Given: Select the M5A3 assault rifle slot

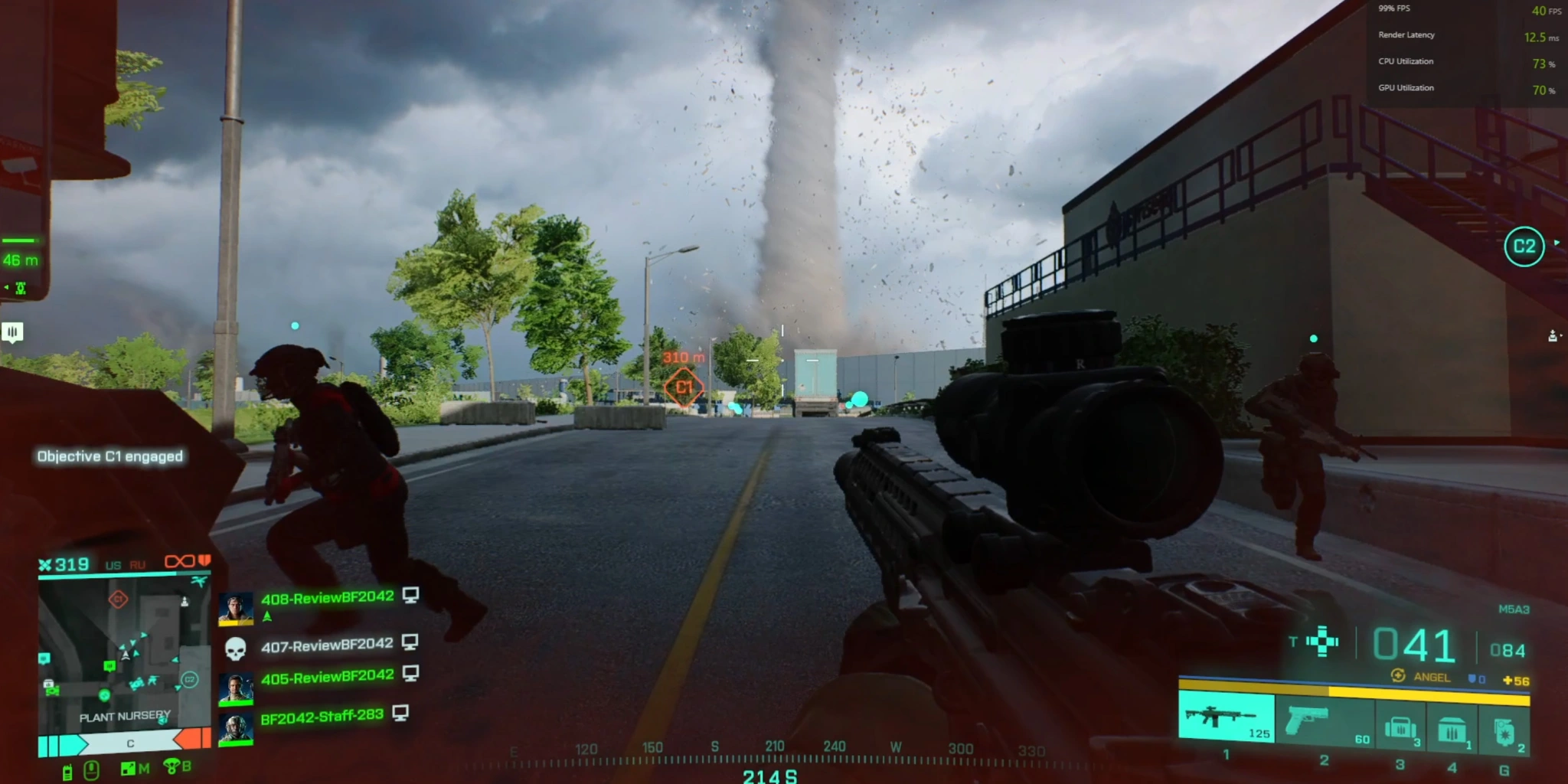Looking at the screenshot, I should (x=1225, y=717).
